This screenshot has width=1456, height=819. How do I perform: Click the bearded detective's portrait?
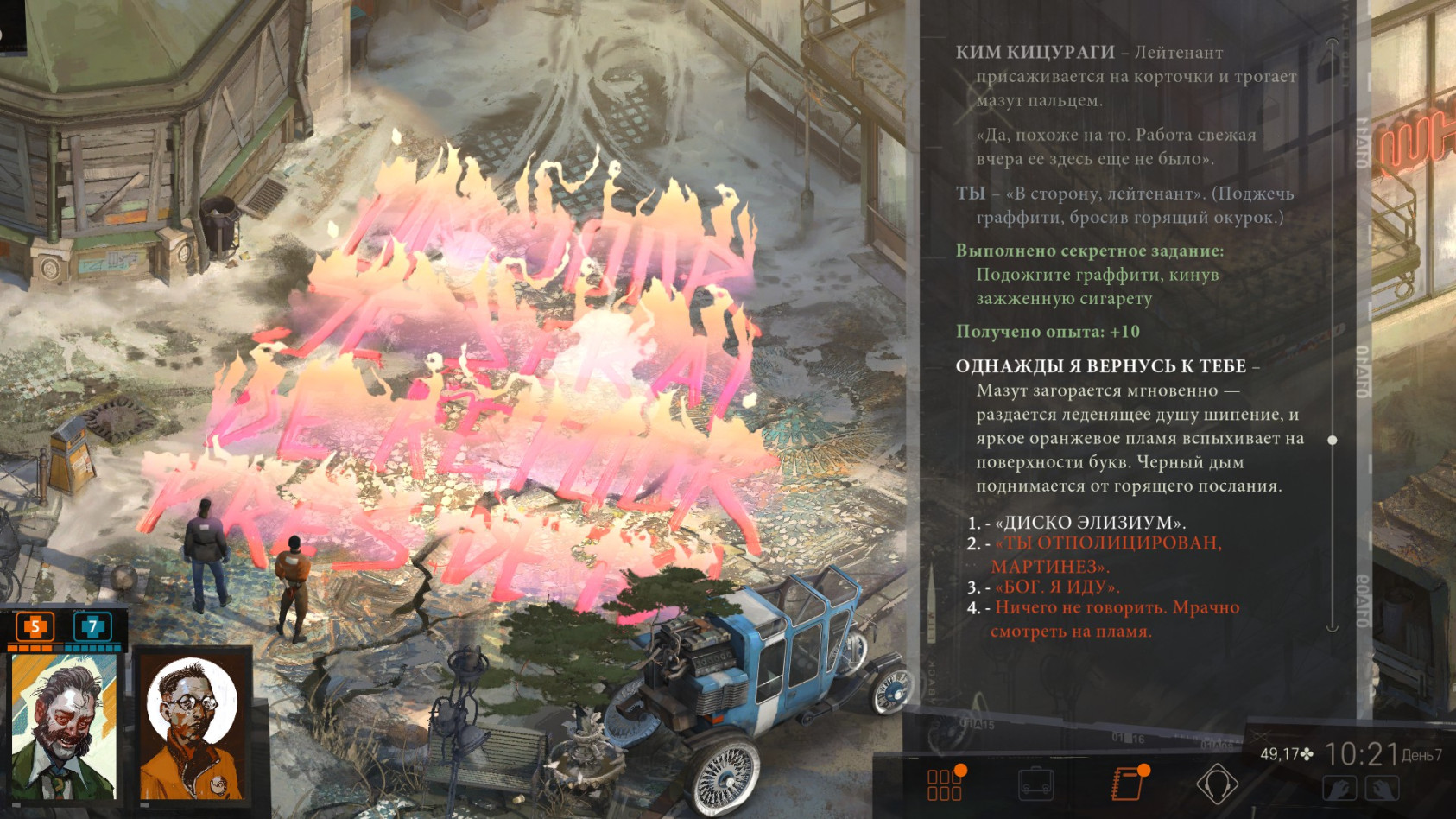click(x=65, y=727)
